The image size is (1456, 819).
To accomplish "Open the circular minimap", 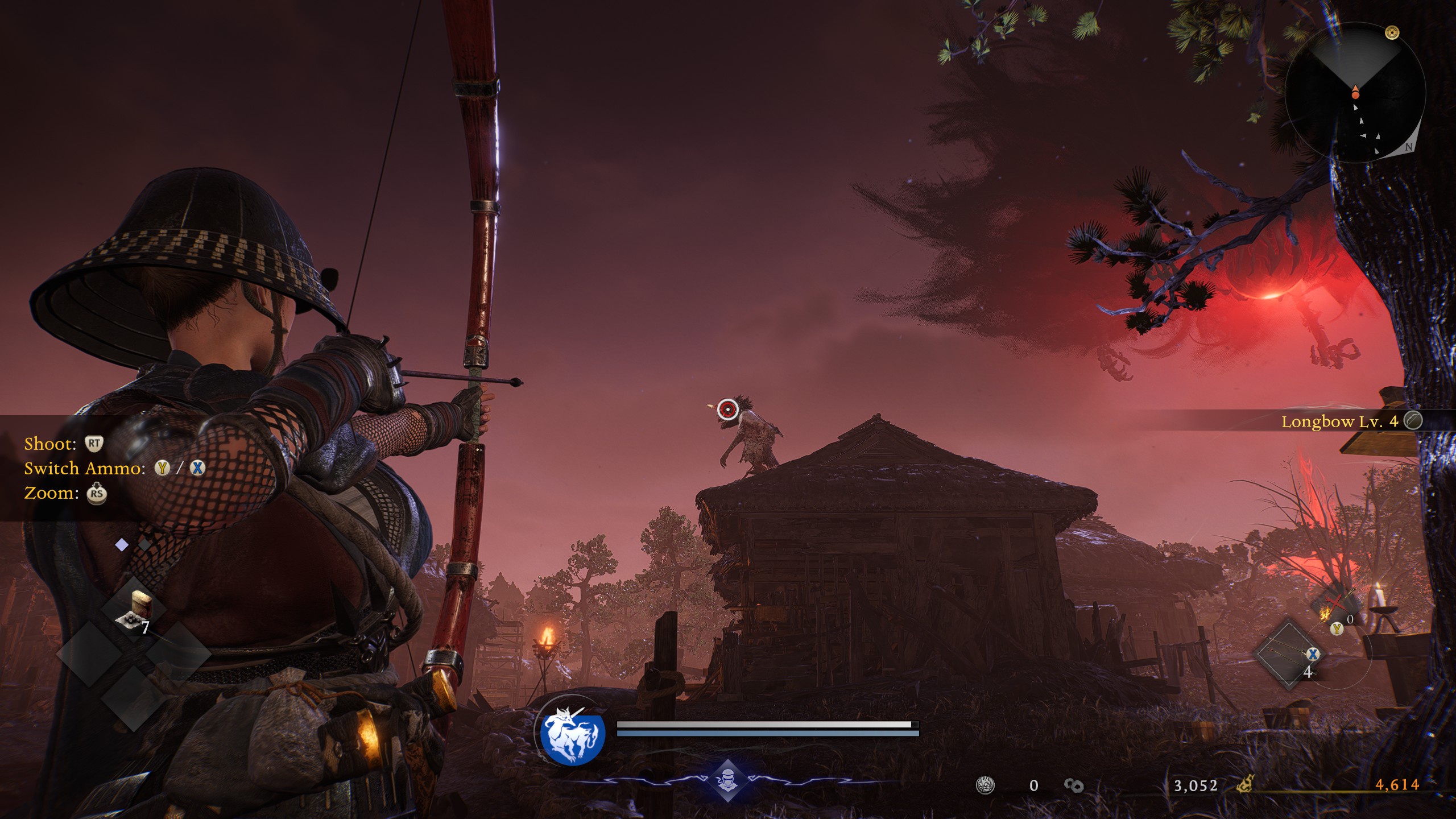I will (1355, 93).
